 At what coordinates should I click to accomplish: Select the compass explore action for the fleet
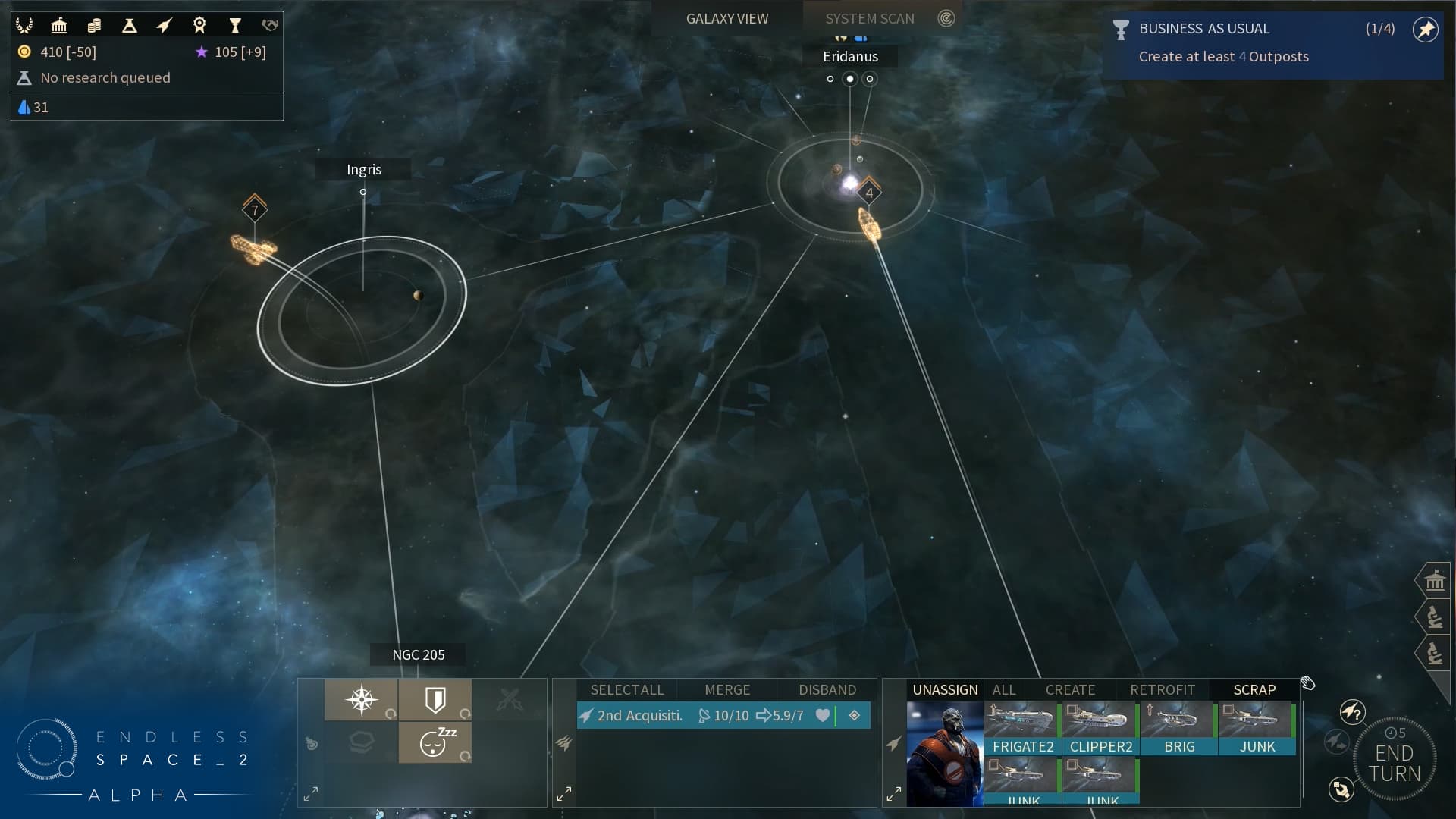(362, 699)
